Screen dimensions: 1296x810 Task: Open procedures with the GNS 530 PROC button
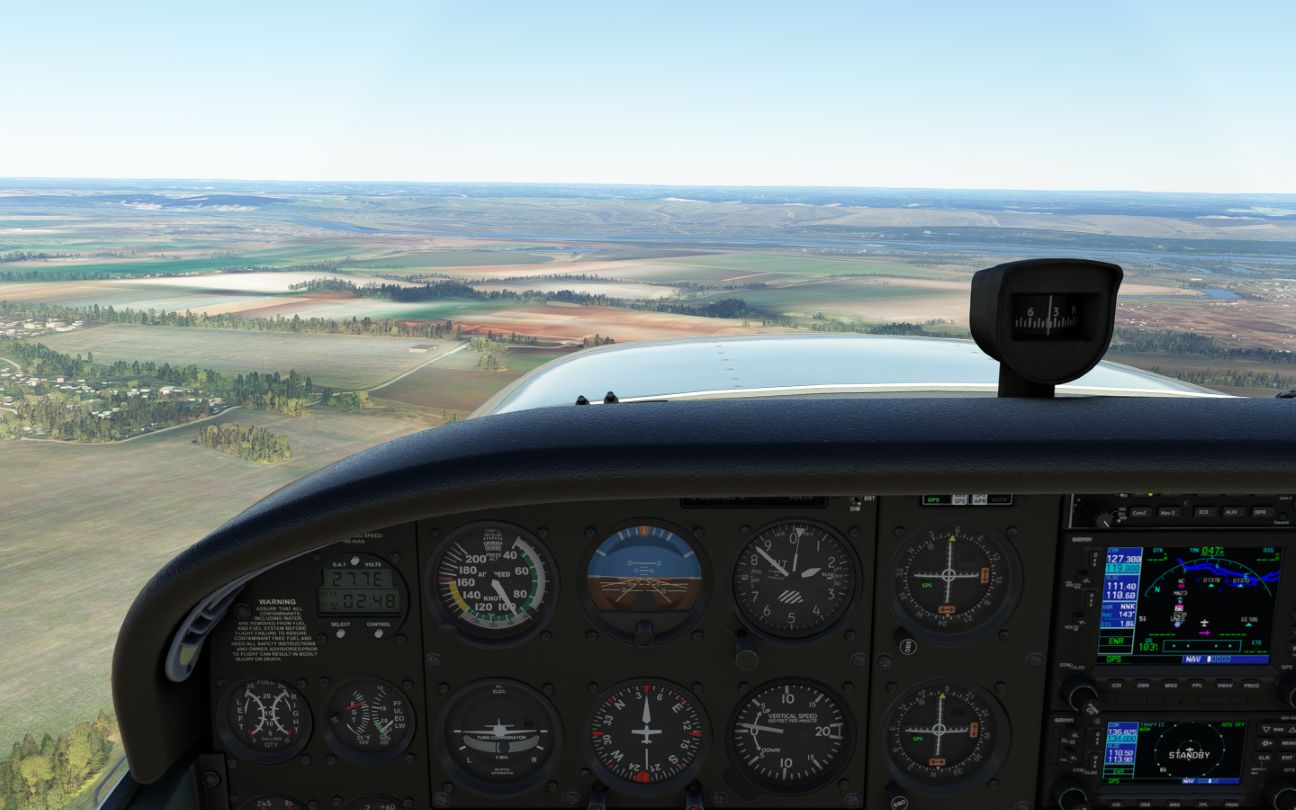coord(1251,685)
